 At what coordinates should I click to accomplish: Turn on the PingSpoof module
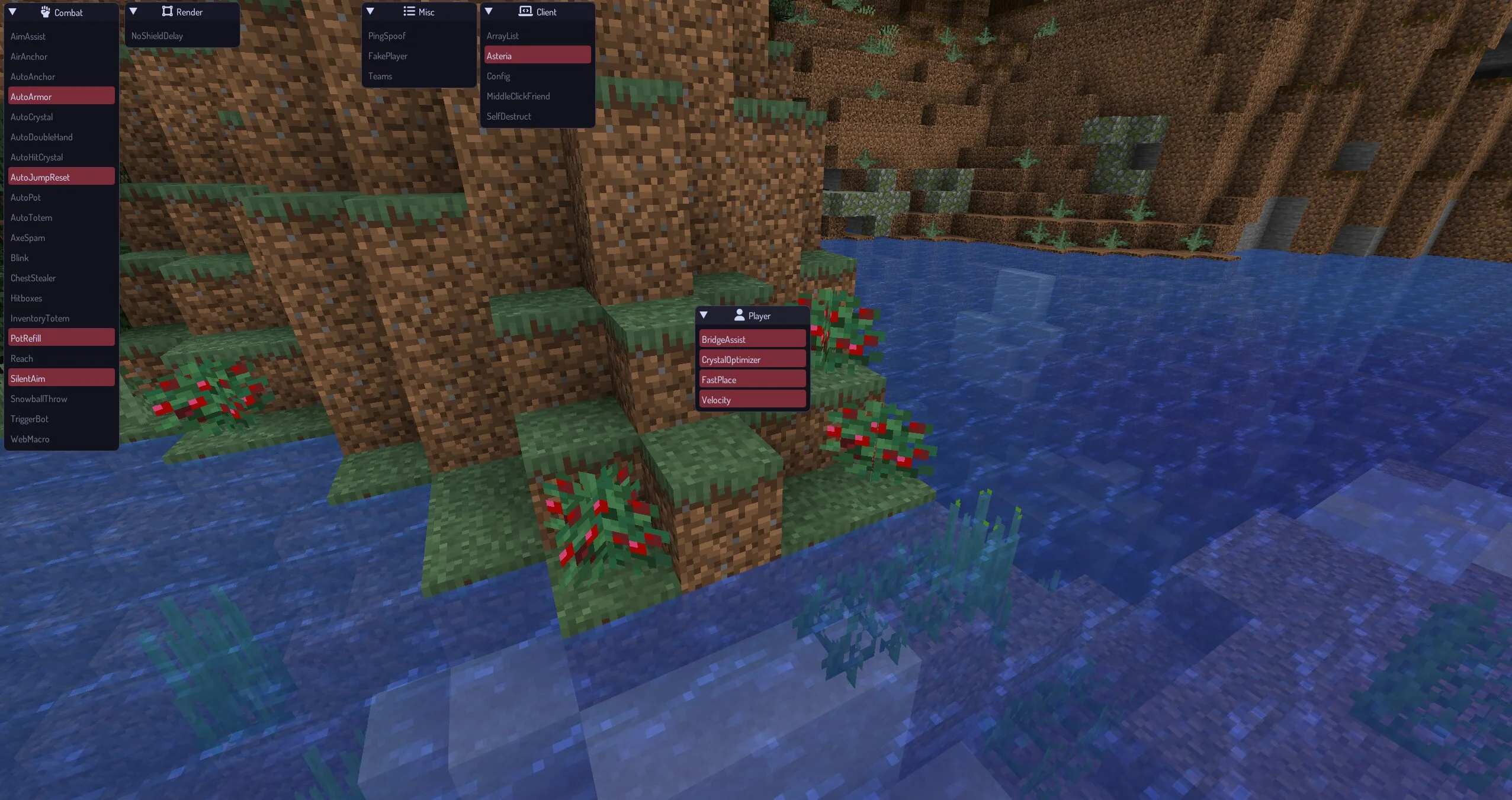(x=387, y=36)
